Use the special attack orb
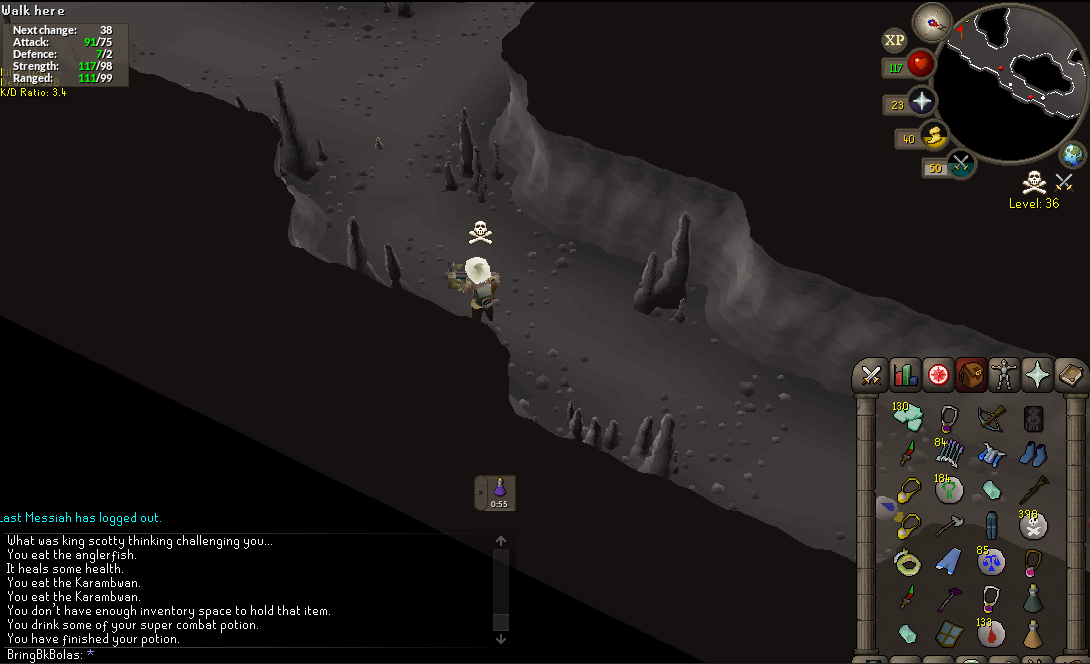1090x664 pixels. pyautogui.click(x=961, y=165)
